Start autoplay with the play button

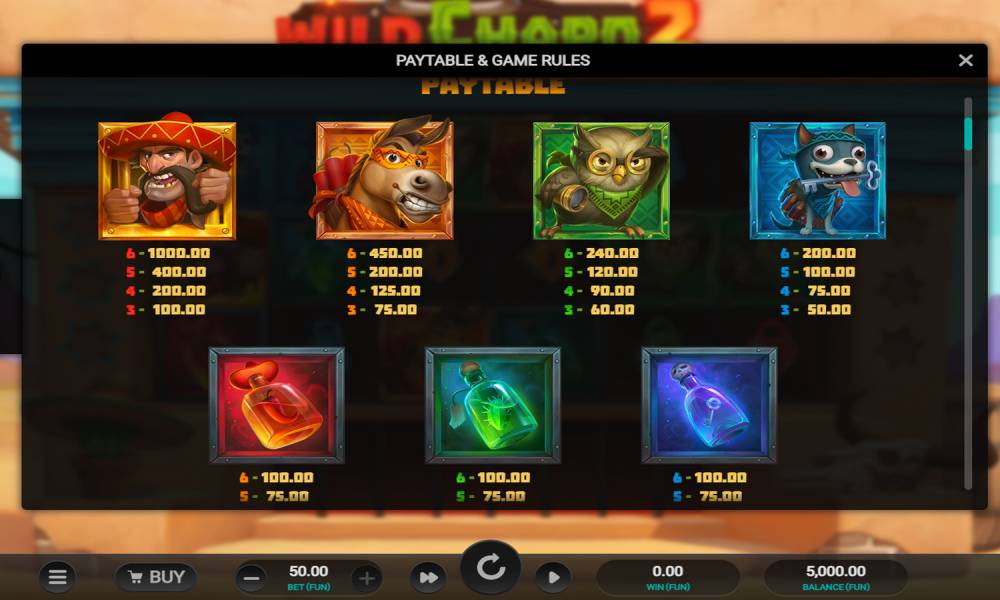[553, 577]
